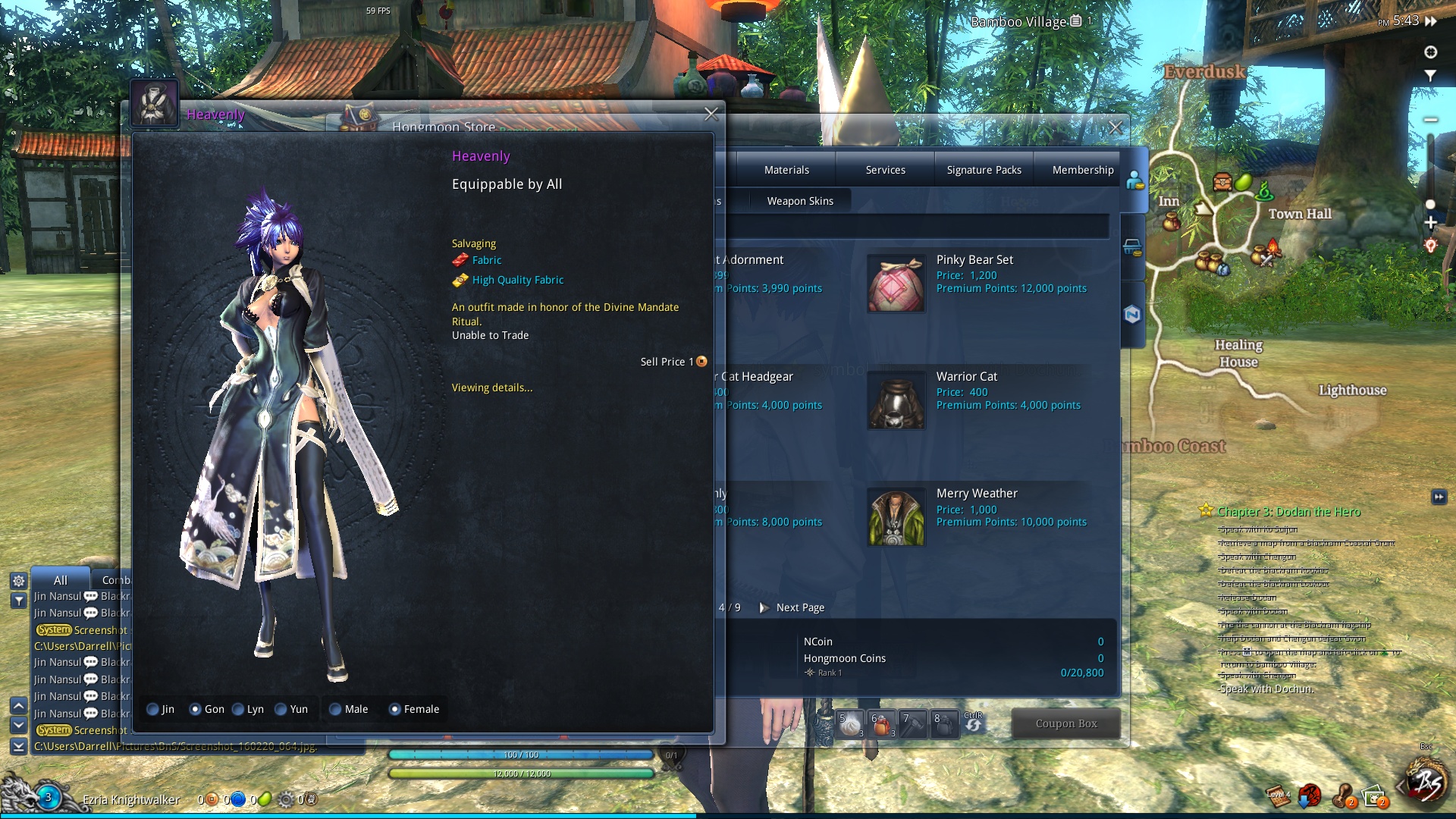The width and height of the screenshot is (1456, 819).
Task: Choose the Lyn race option
Action: pos(239,710)
